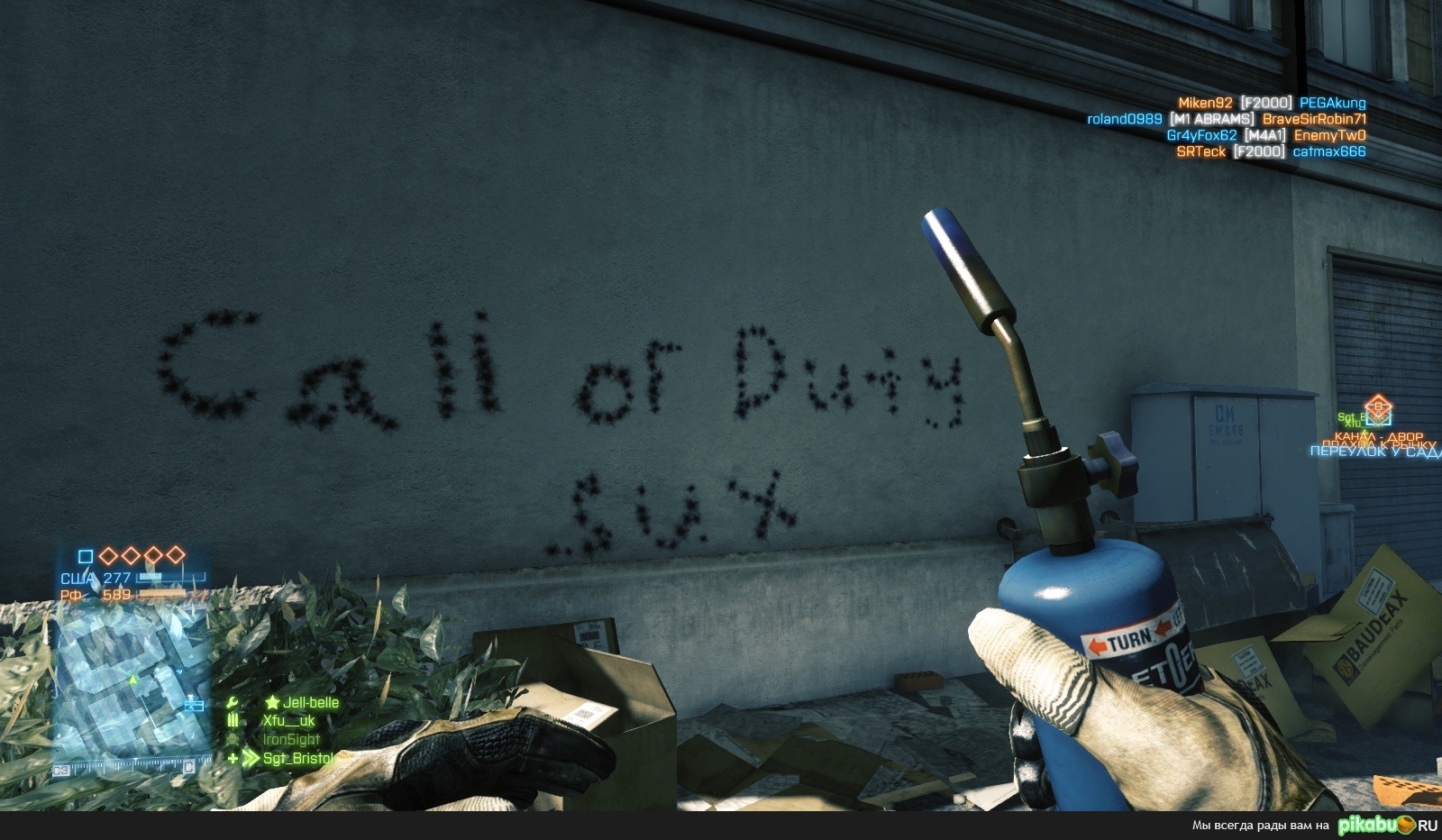The image size is (1442, 840).
Task: Click the wrench repair icon beside Jell-belle
Action: [233, 701]
